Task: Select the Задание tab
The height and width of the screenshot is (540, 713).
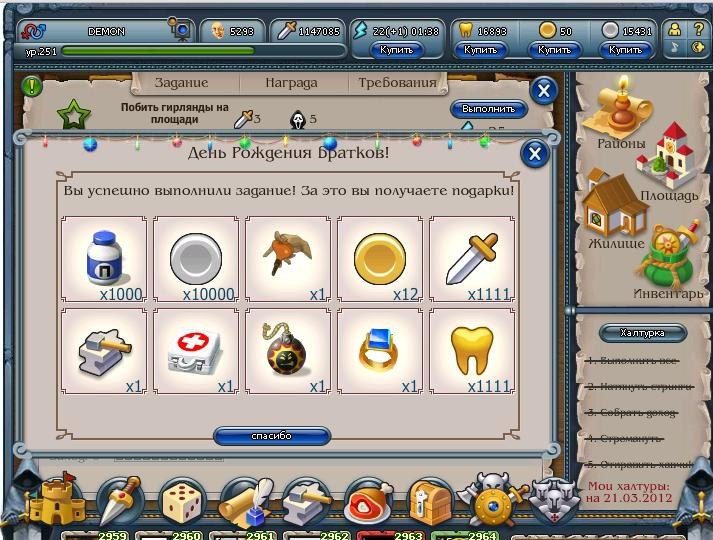Action: click(181, 83)
